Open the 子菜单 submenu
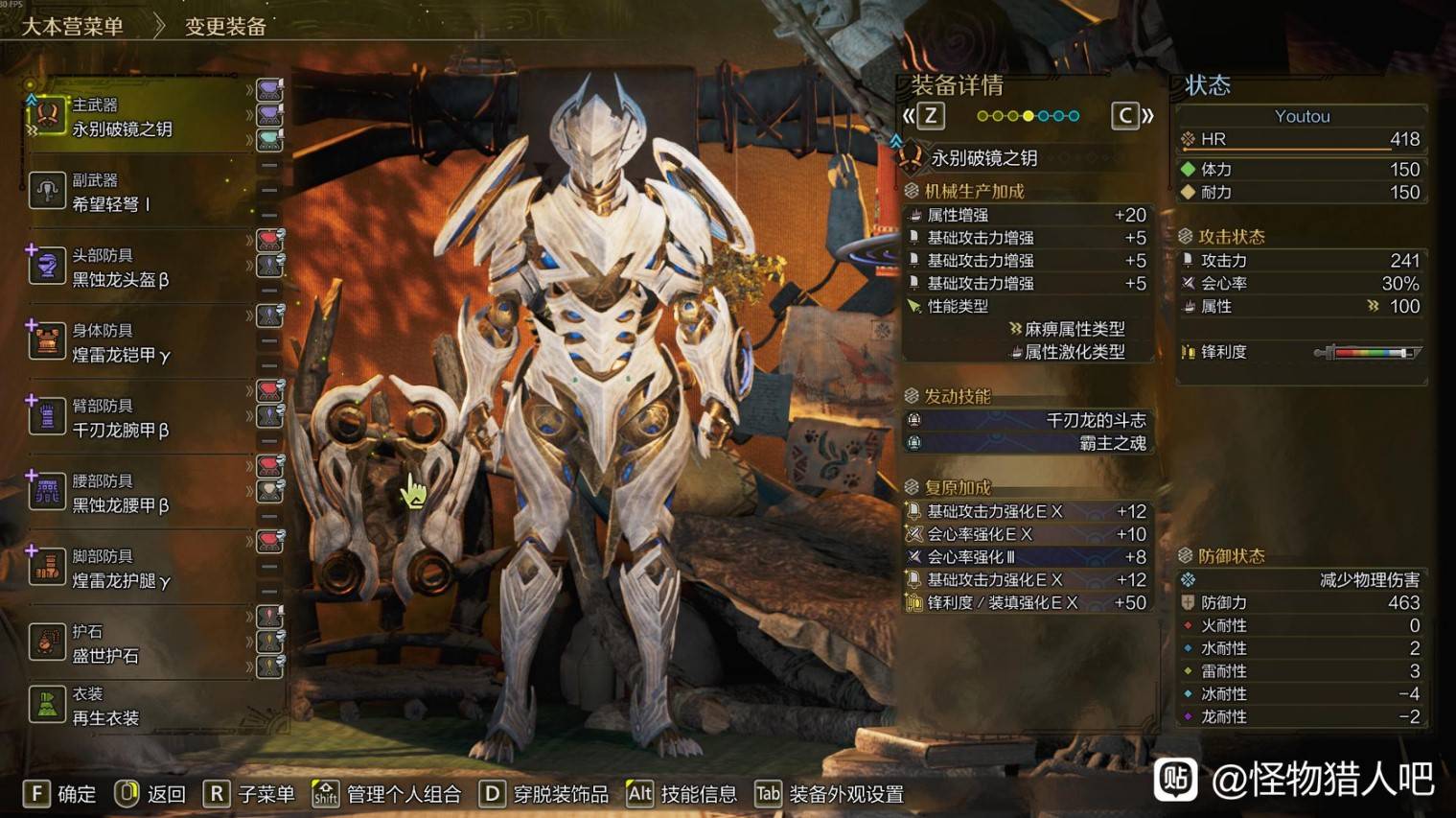 tap(249, 794)
